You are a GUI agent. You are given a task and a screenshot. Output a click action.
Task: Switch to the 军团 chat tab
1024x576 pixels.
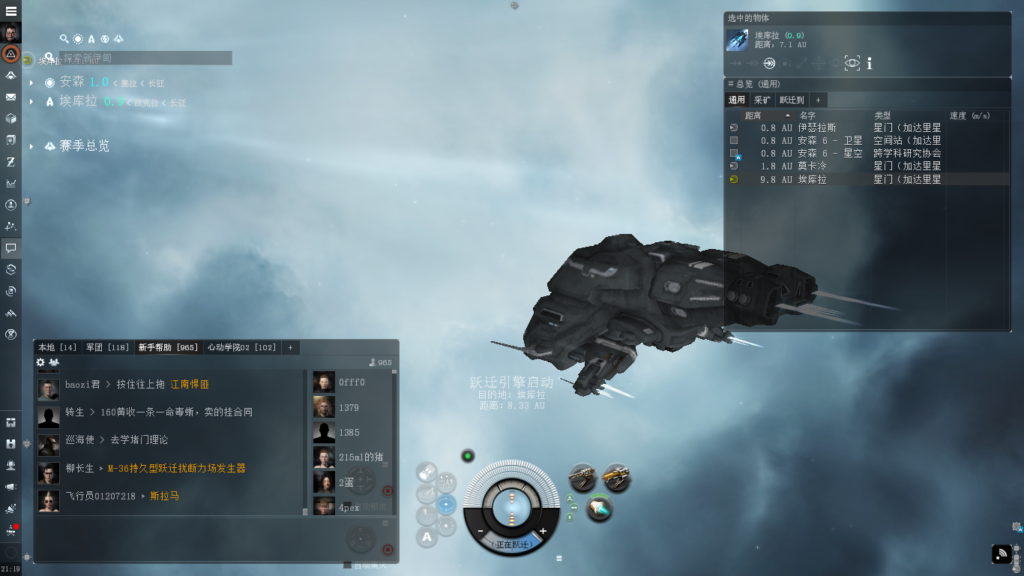point(108,347)
